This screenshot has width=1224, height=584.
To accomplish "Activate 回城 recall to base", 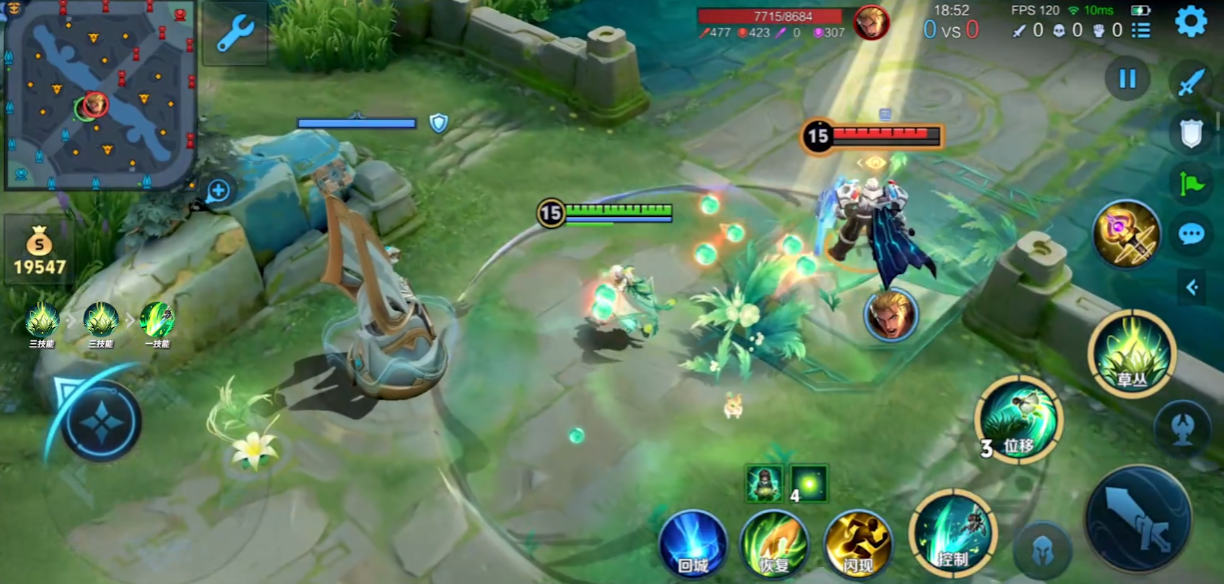I will coord(693,544).
